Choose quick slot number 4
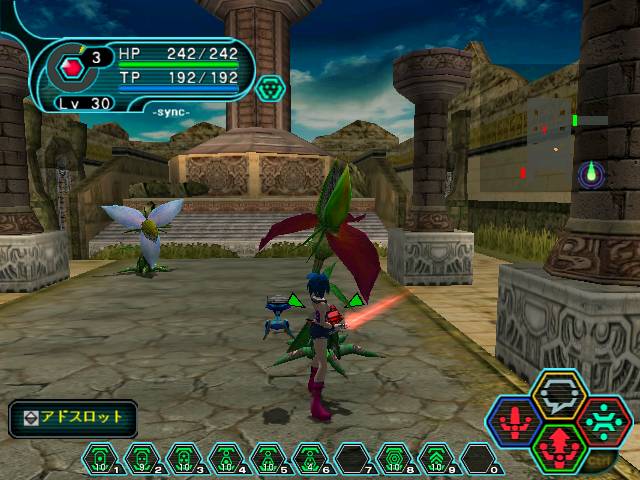Viewport: 640px width, 480px height. pyautogui.click(x=226, y=459)
